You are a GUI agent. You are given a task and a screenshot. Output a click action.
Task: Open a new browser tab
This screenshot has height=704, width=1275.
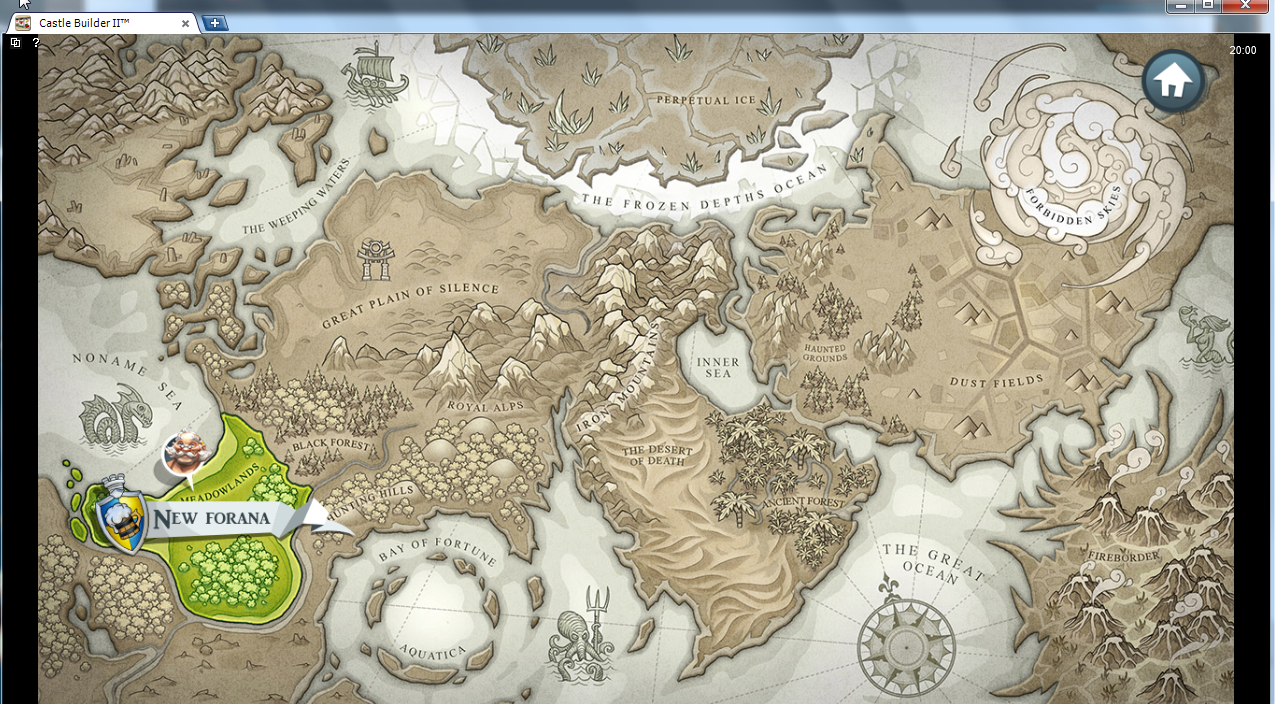tap(215, 23)
